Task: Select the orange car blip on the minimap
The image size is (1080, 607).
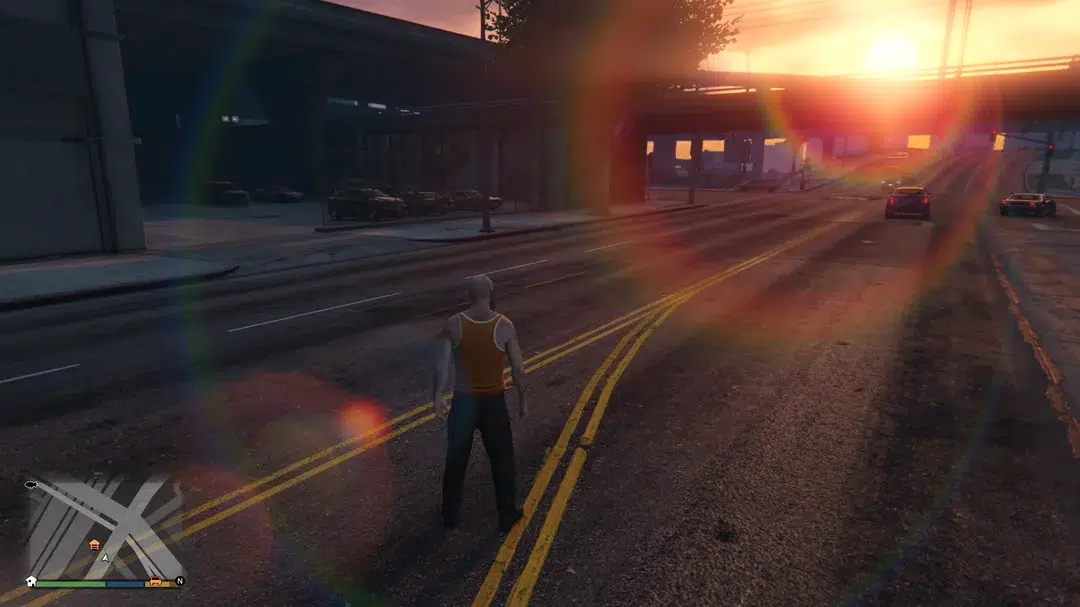Action: tap(154, 583)
